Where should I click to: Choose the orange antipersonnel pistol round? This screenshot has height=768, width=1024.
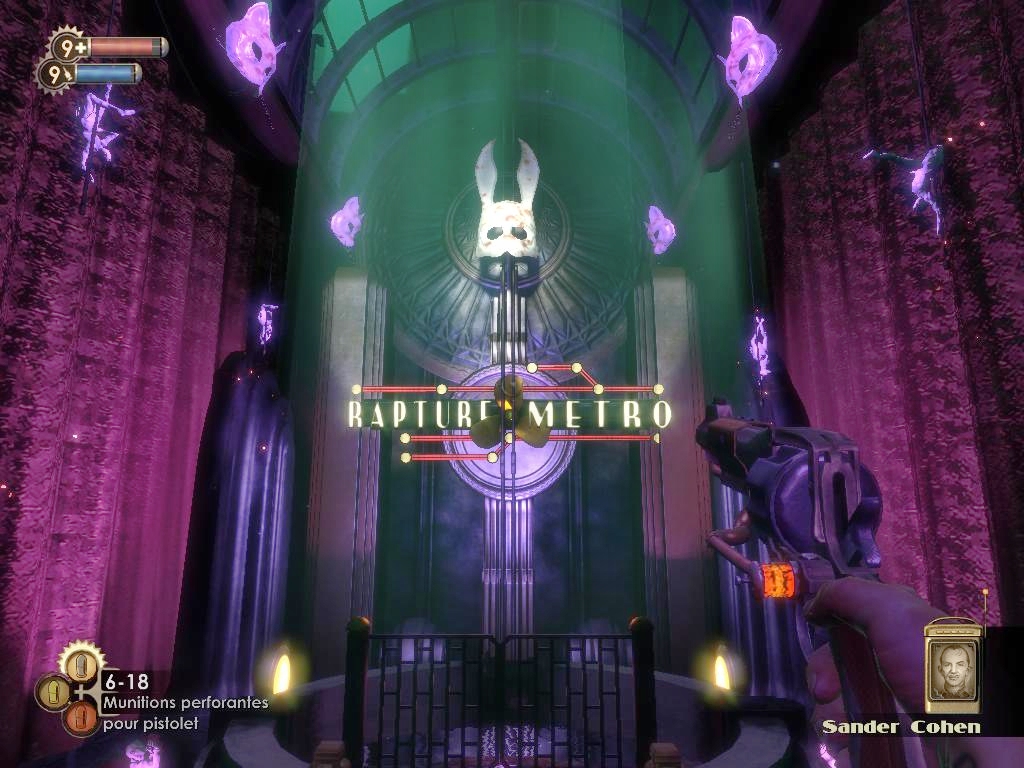[81, 718]
